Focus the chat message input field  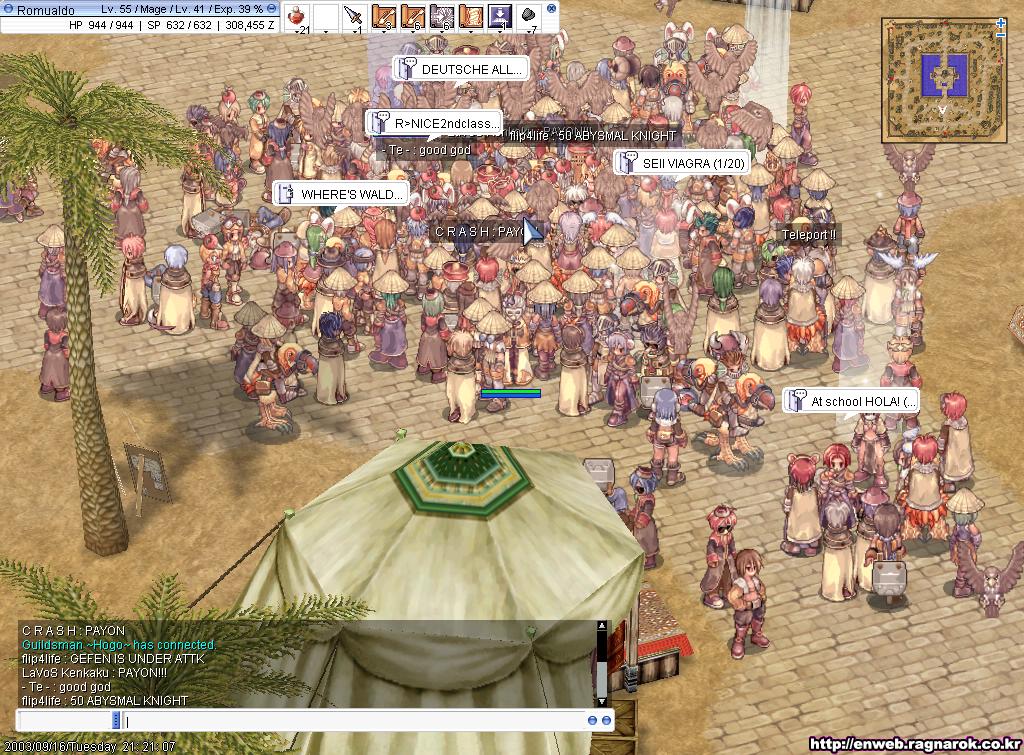(350, 720)
